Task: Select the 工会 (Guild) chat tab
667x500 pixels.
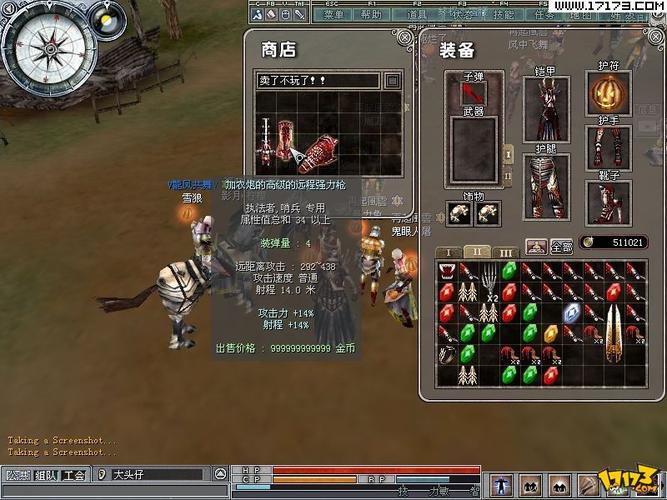Action: tap(74, 475)
